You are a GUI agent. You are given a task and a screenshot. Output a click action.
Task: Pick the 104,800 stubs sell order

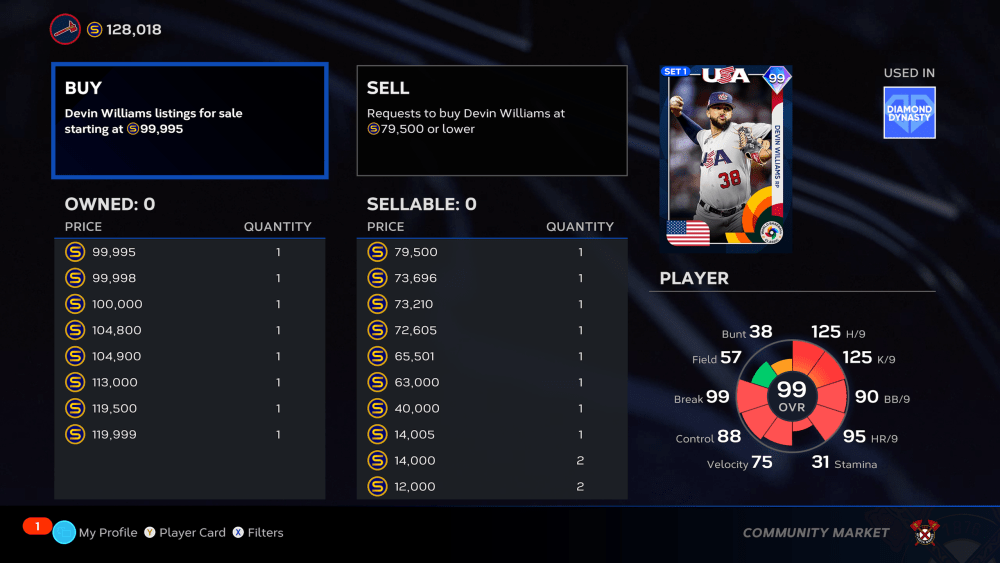(x=190, y=330)
